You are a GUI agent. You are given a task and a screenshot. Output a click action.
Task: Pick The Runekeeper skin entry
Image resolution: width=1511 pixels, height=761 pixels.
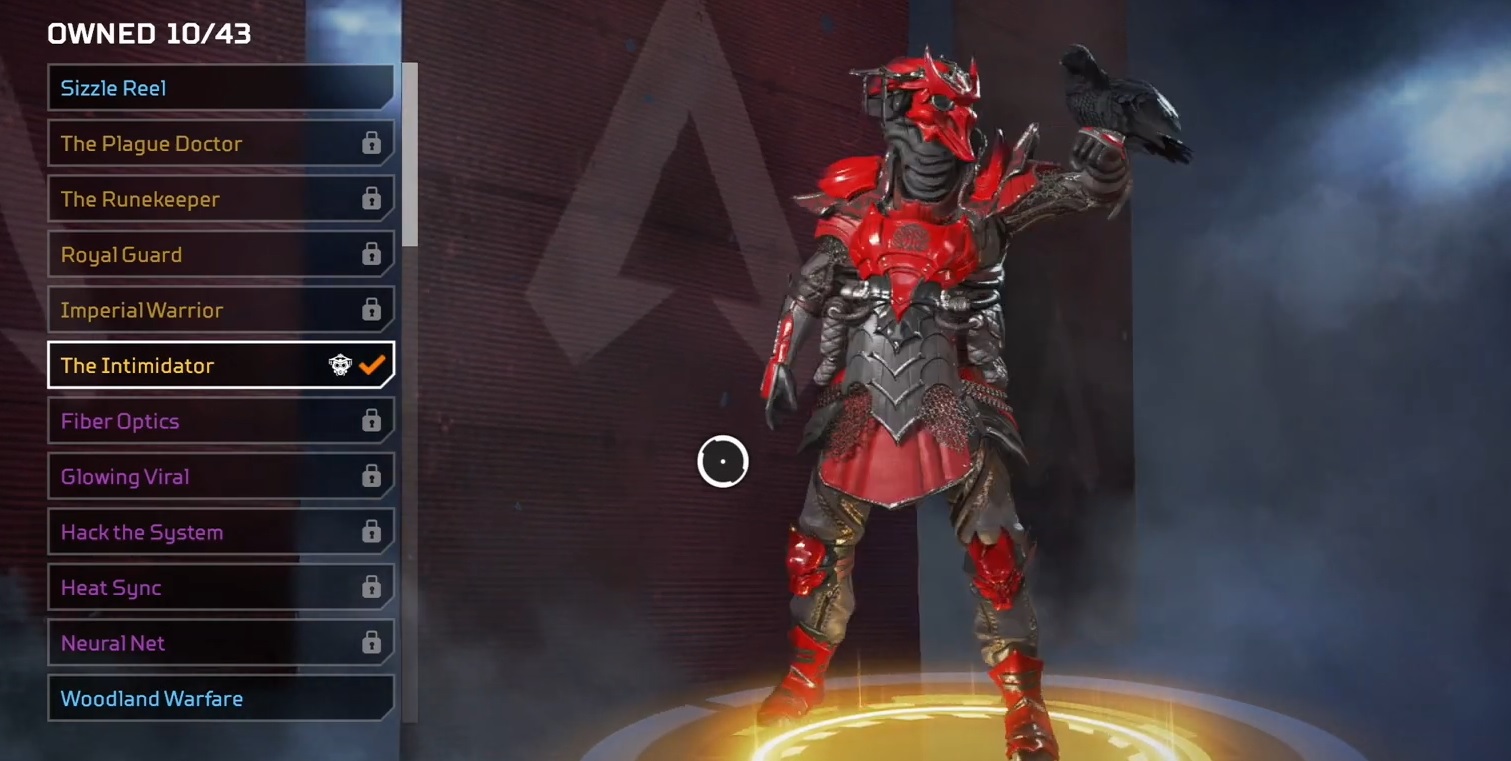click(x=220, y=199)
